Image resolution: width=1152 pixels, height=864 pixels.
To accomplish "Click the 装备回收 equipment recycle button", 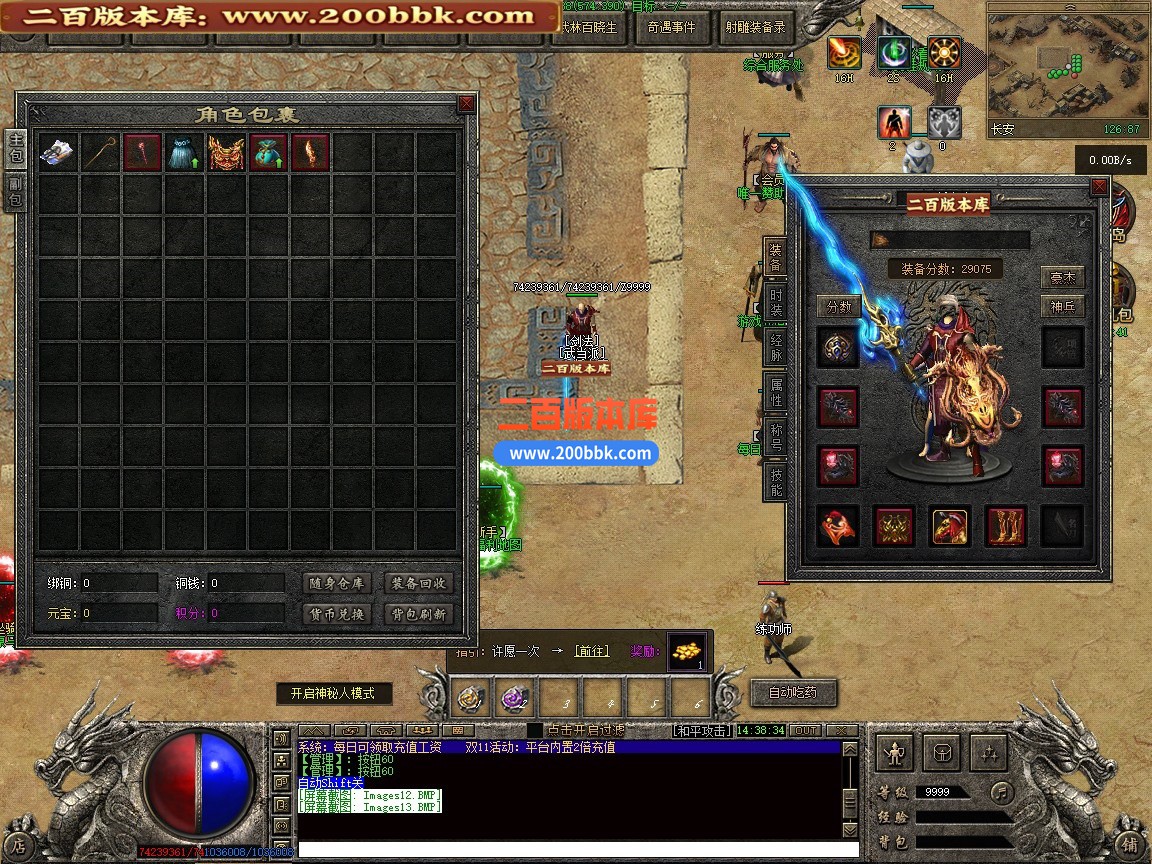I will point(418,583).
